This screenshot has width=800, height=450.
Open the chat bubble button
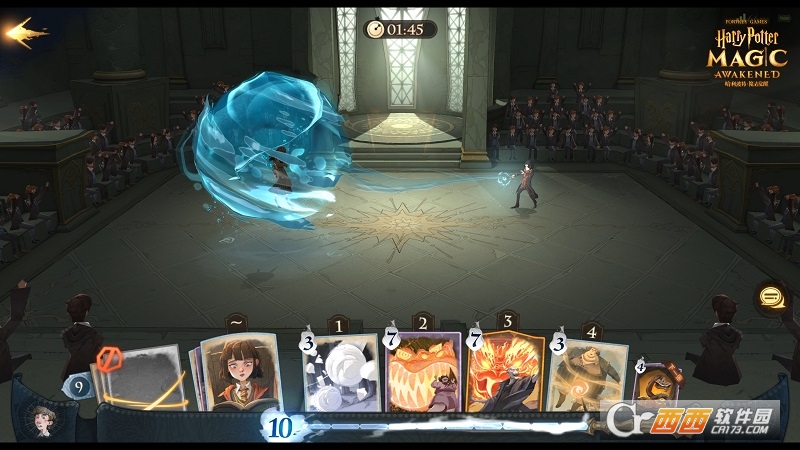(x=771, y=297)
